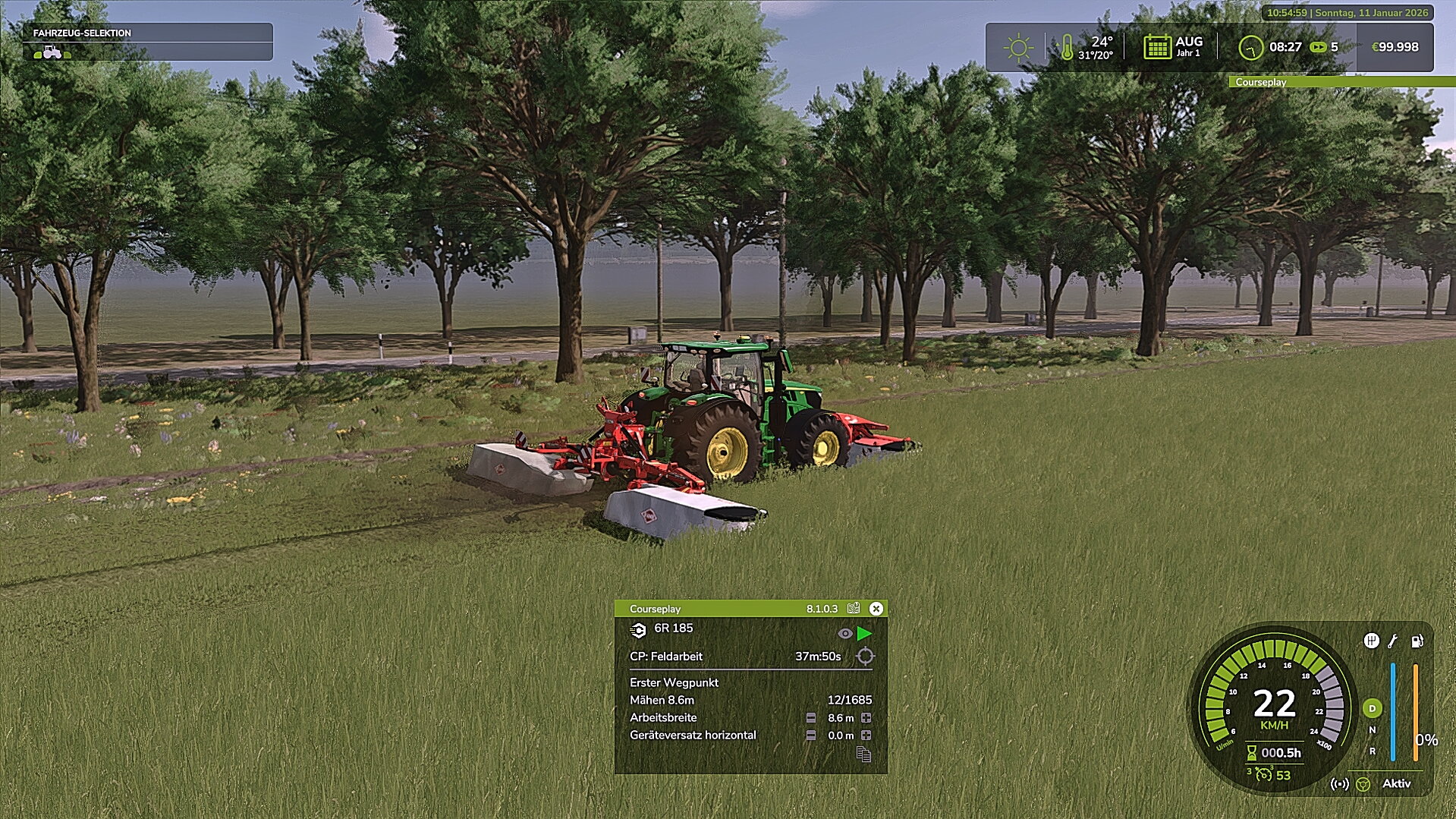Open the calendar showing AUG Jahr 1
The image size is (1456, 819).
pyautogui.click(x=1156, y=47)
